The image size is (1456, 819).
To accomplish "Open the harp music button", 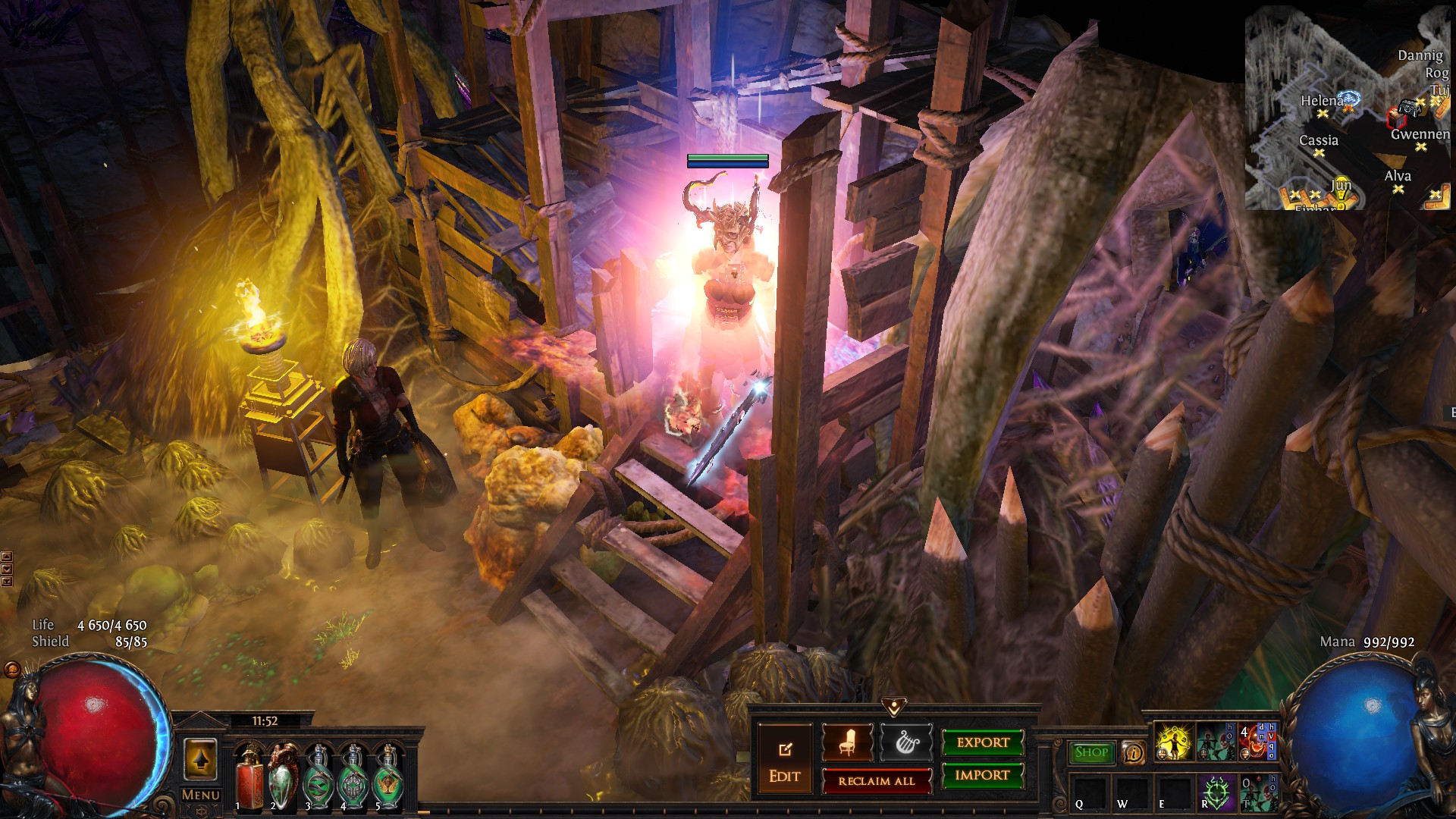I will [x=905, y=742].
